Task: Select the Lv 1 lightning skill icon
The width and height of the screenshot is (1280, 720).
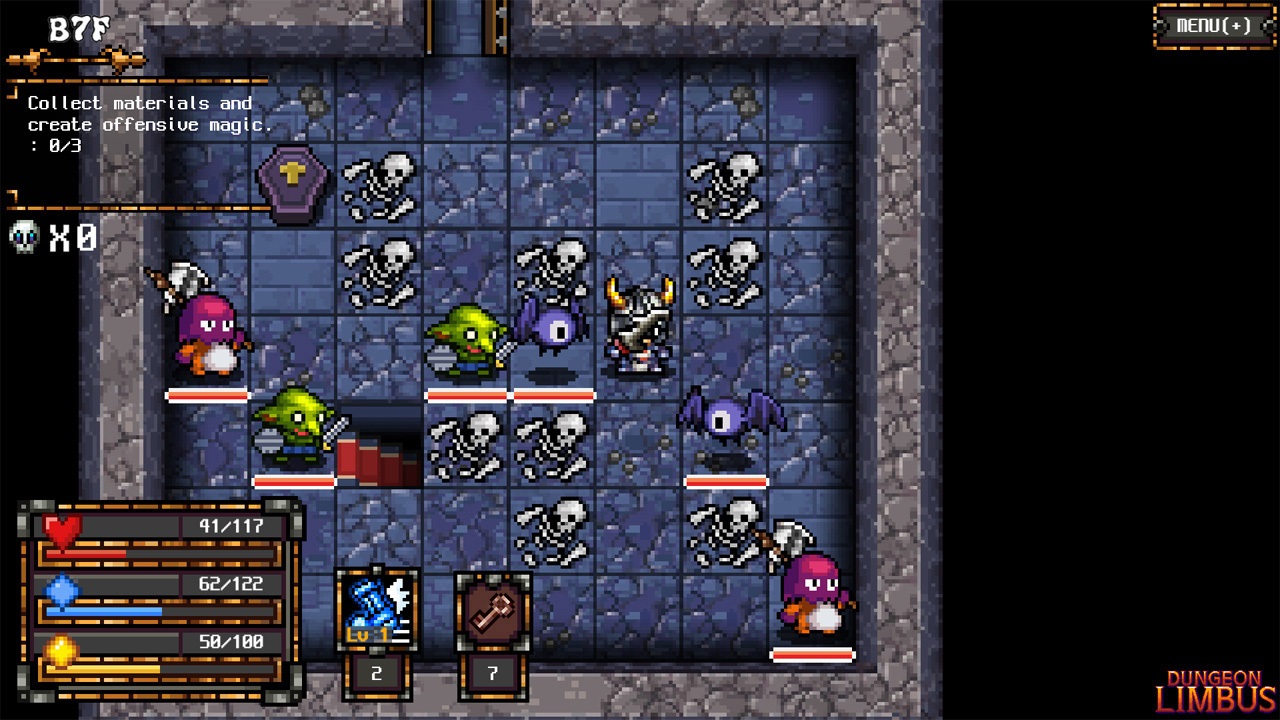Action: click(377, 608)
